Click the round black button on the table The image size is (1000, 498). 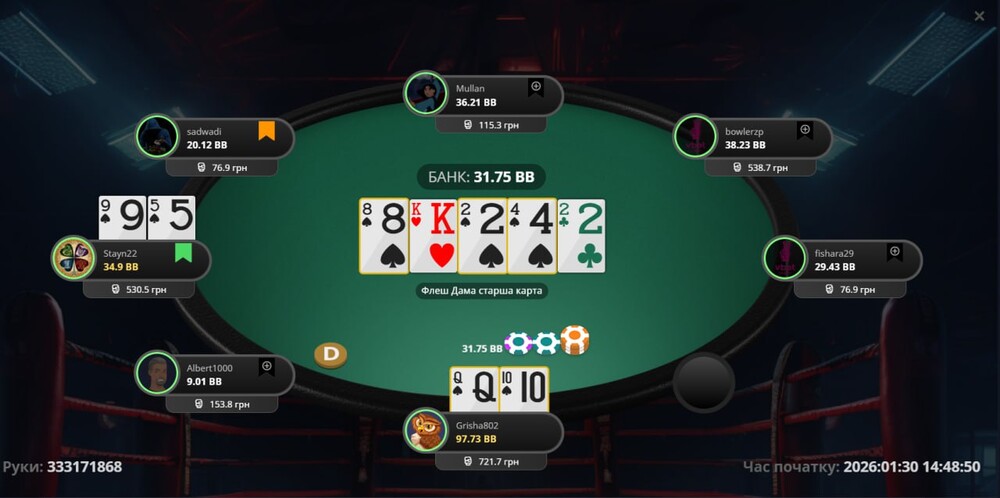[x=703, y=380]
